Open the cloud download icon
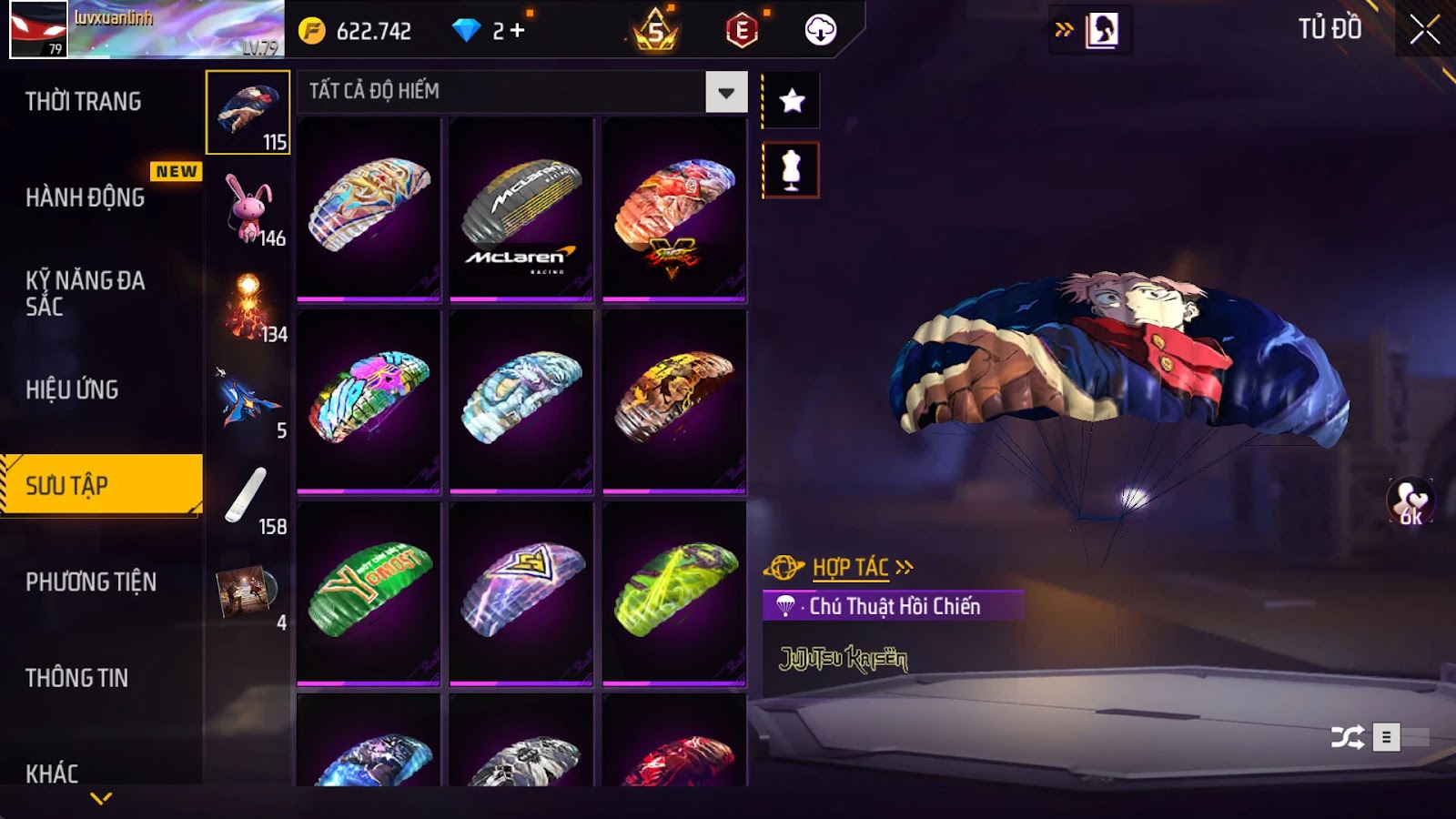 (x=820, y=31)
